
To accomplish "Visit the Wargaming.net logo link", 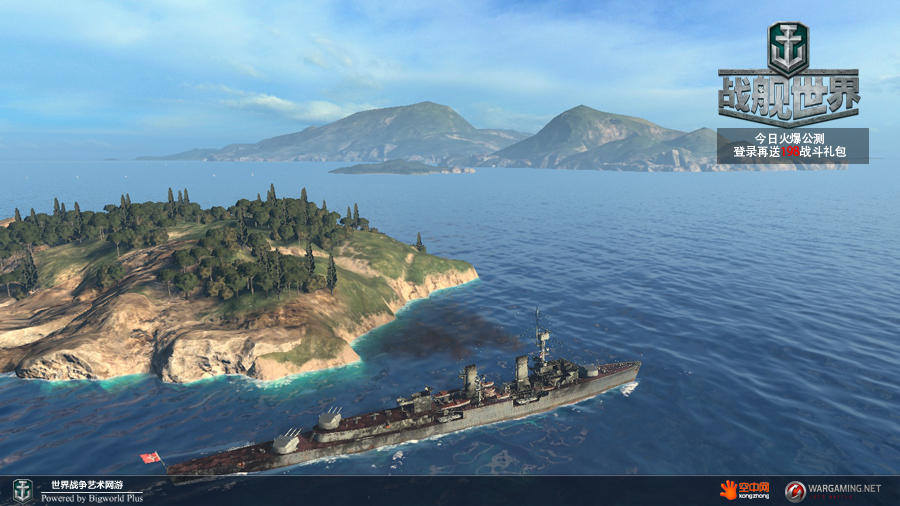I will 833,490.
